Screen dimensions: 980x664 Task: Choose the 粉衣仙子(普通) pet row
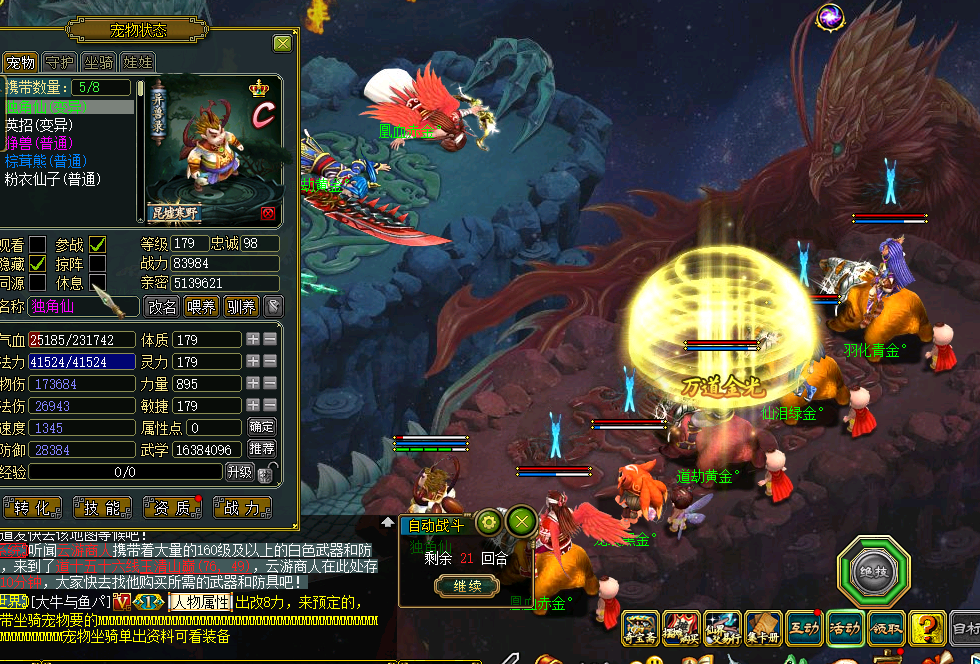tap(53, 179)
